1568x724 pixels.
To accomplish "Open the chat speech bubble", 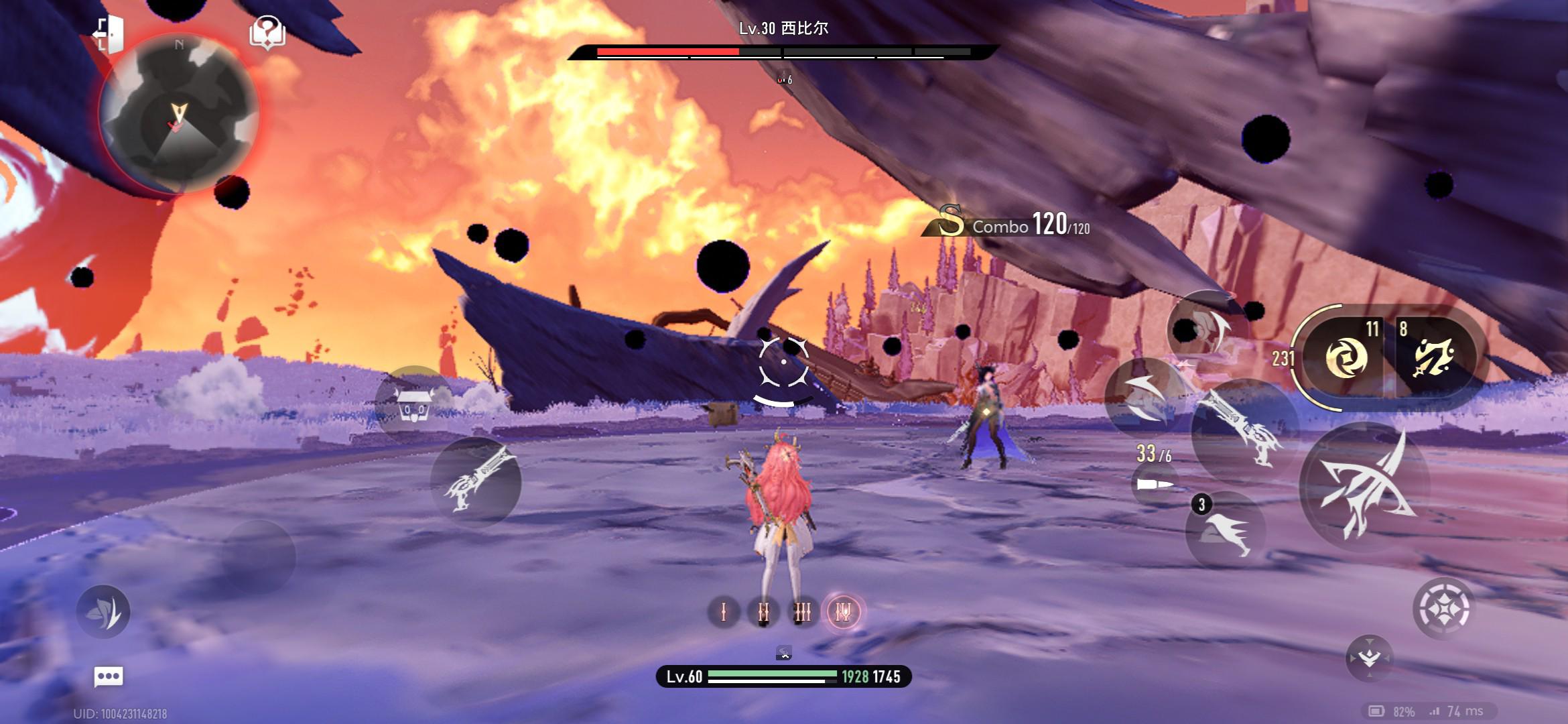I will pyautogui.click(x=109, y=676).
